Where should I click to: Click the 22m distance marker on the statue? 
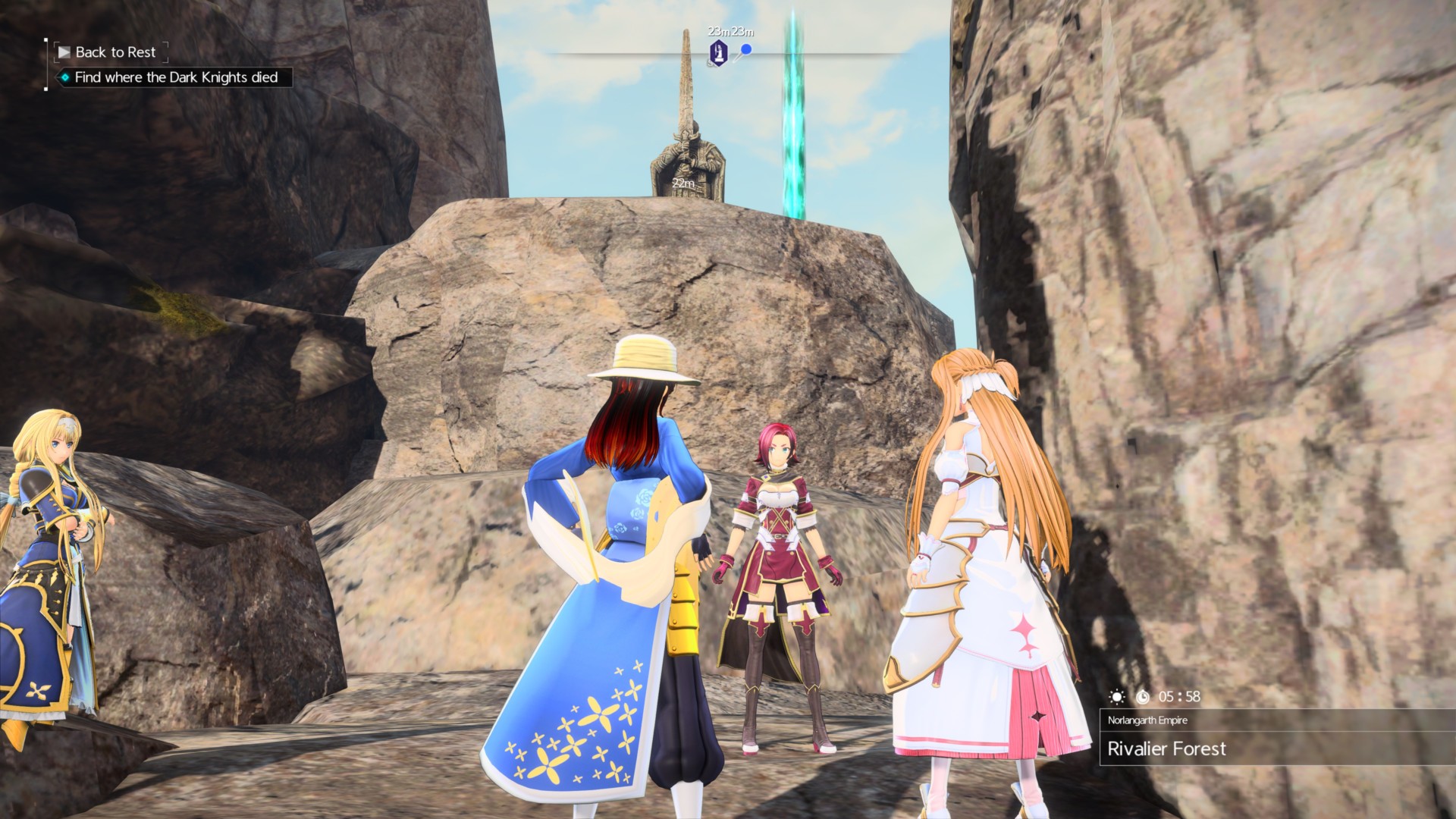(683, 182)
